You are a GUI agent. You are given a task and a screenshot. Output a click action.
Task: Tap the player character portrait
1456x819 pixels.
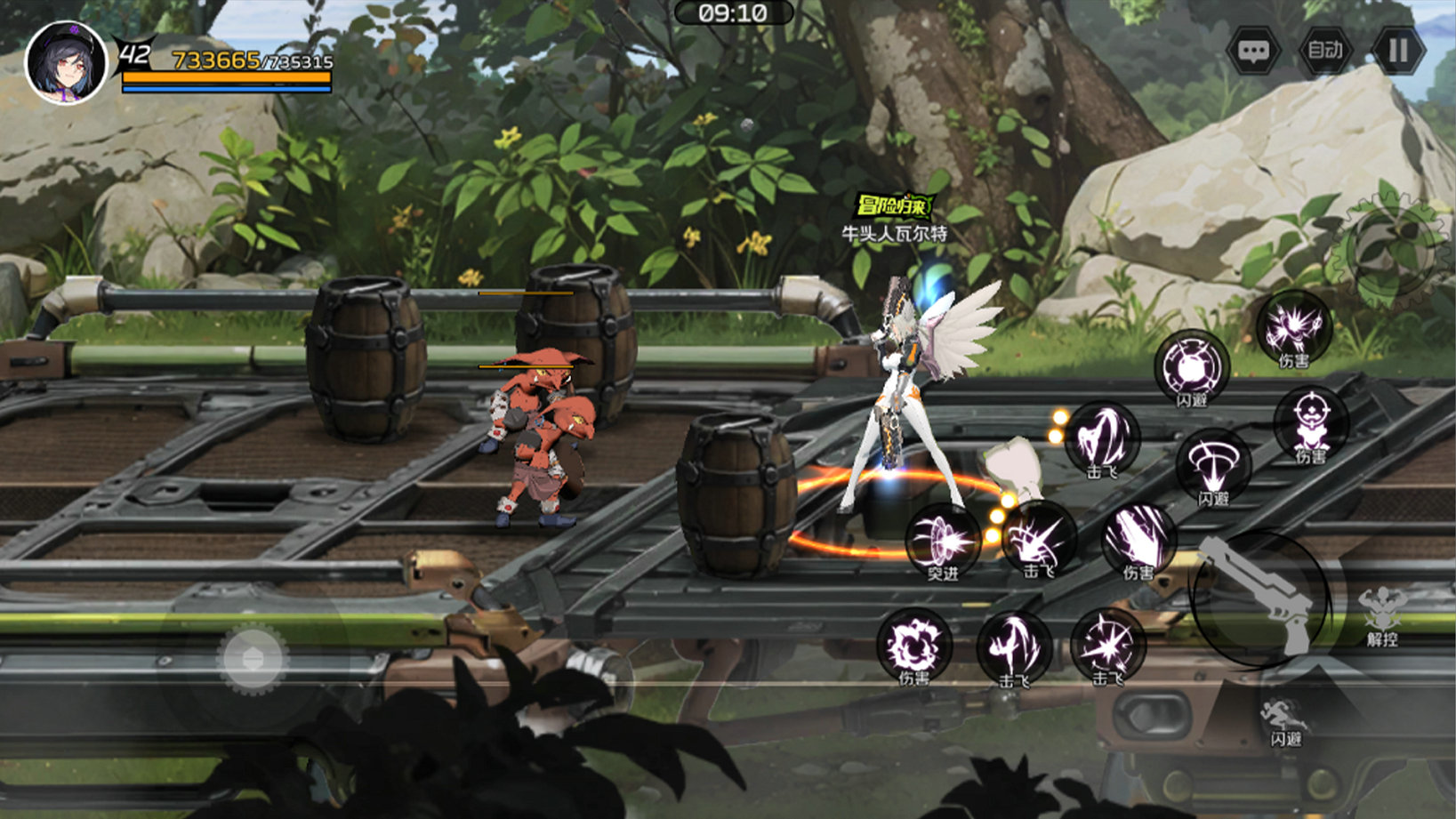(67, 62)
